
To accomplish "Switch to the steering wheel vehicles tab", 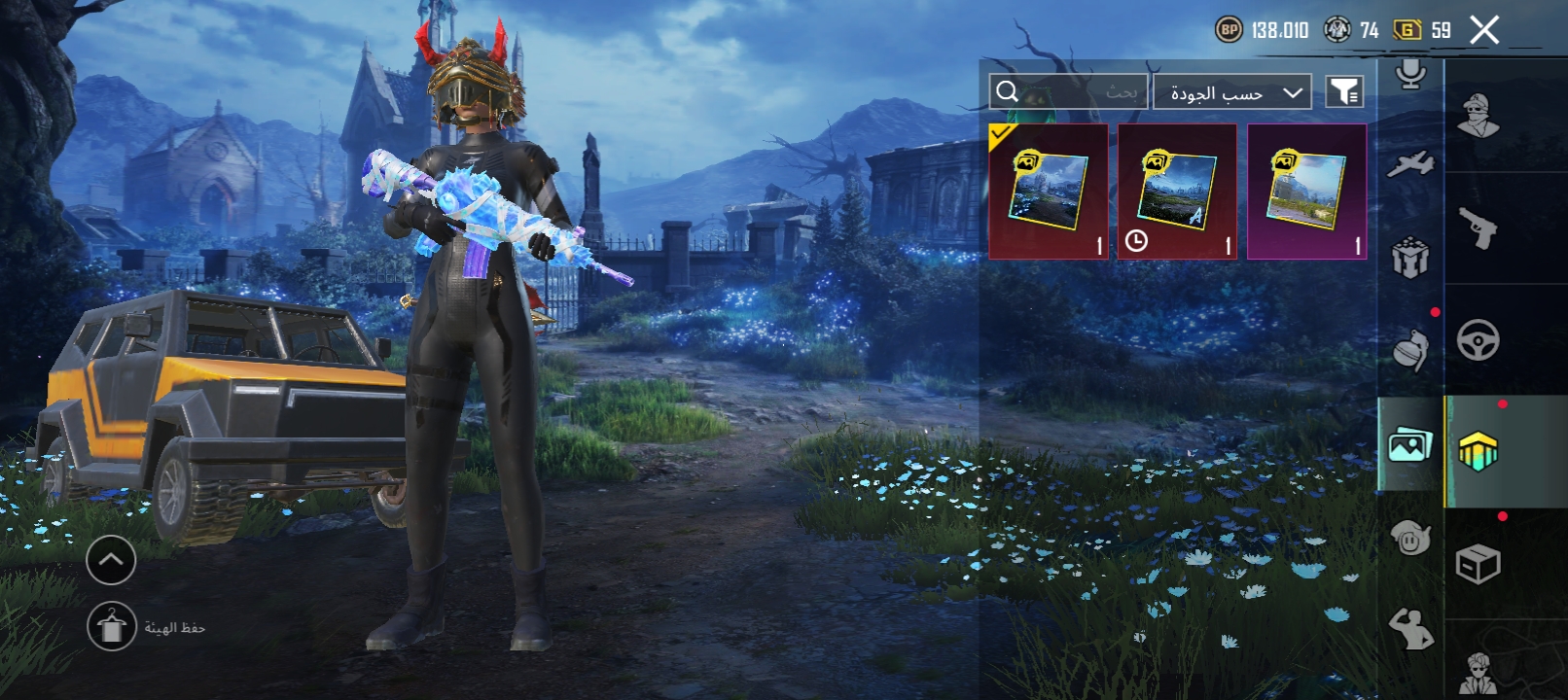I will pyautogui.click(x=1478, y=340).
